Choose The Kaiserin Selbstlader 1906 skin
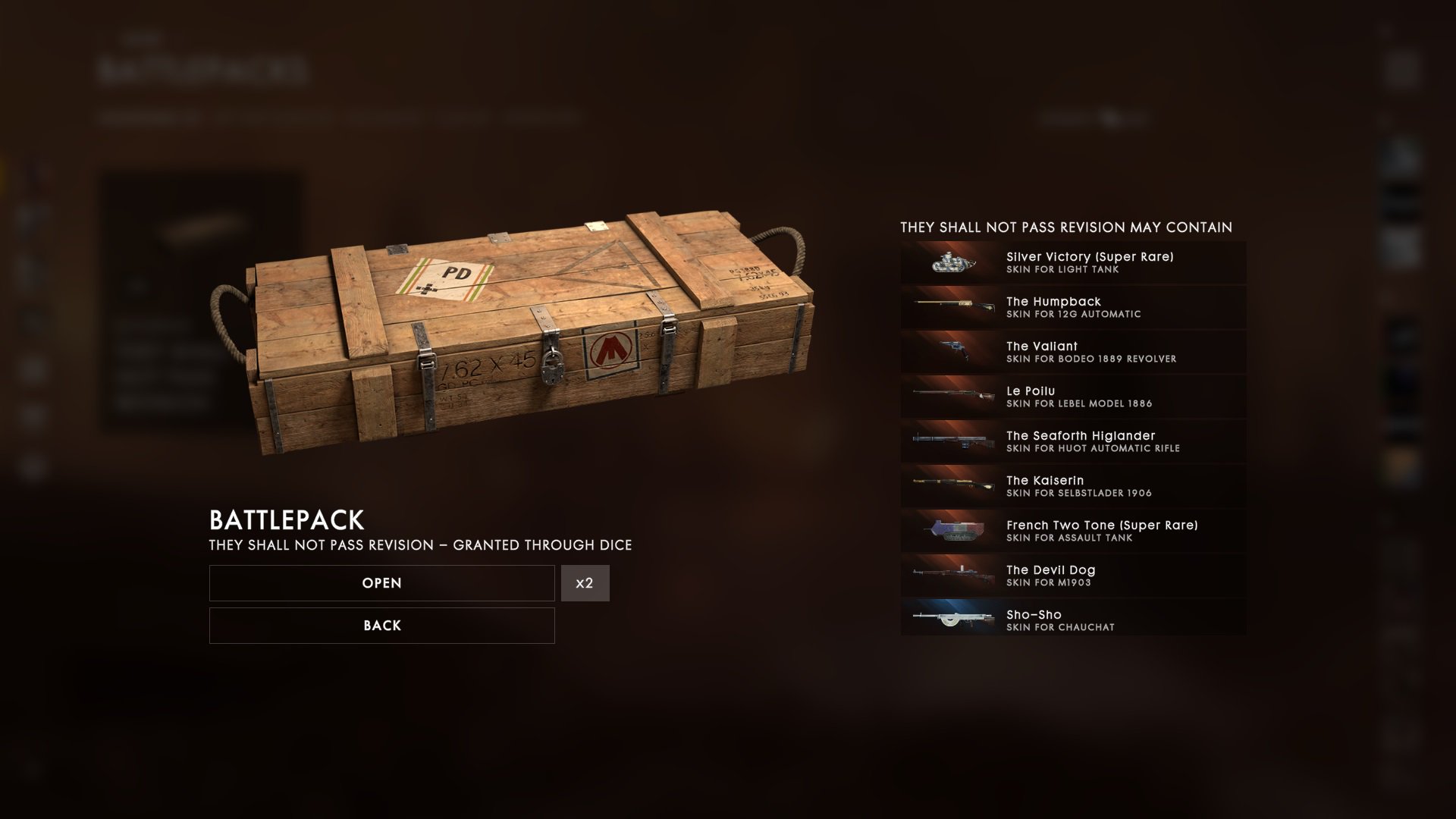Viewport: 1456px width, 819px height. point(1073,486)
